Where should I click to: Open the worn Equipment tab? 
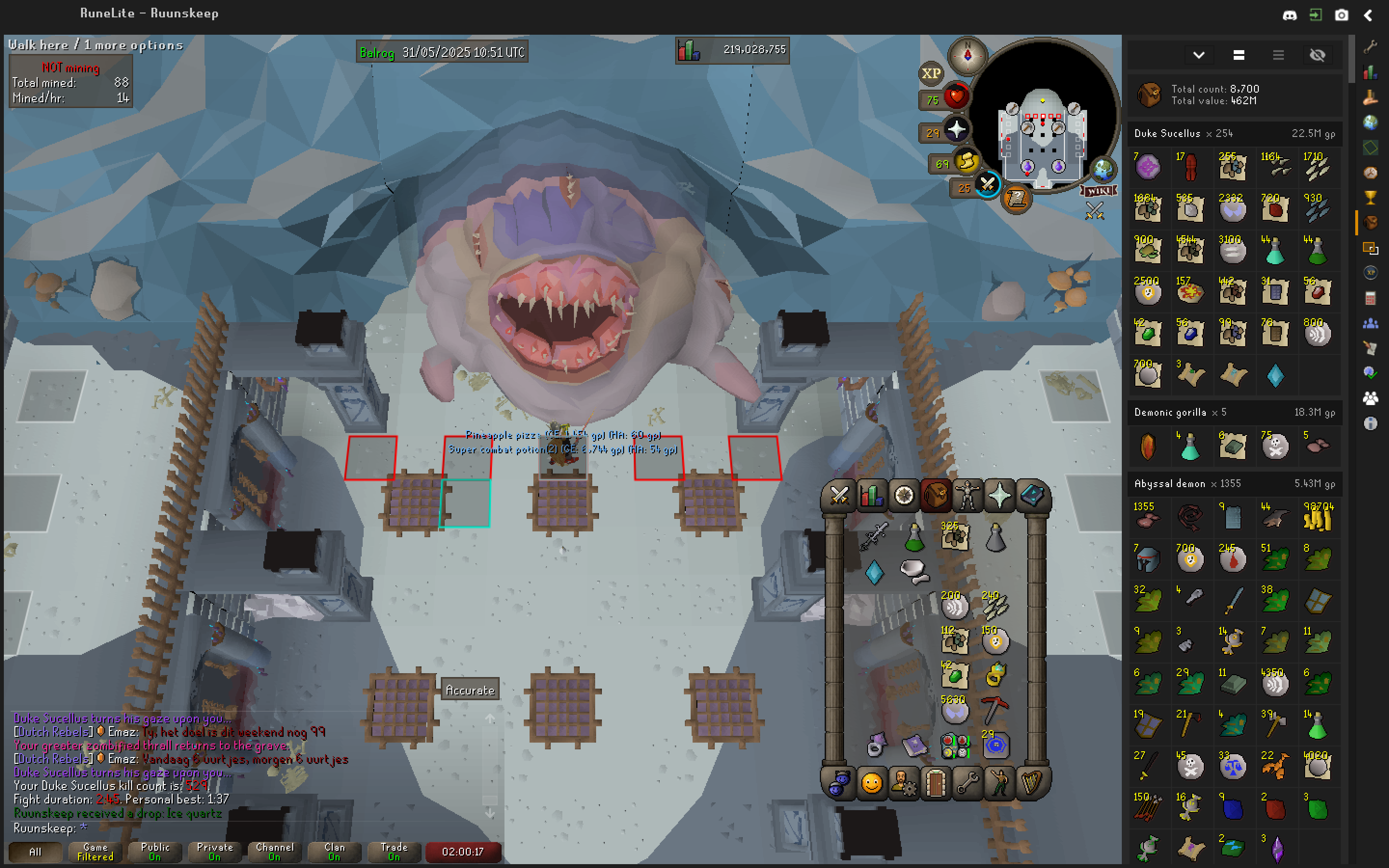pos(967,496)
